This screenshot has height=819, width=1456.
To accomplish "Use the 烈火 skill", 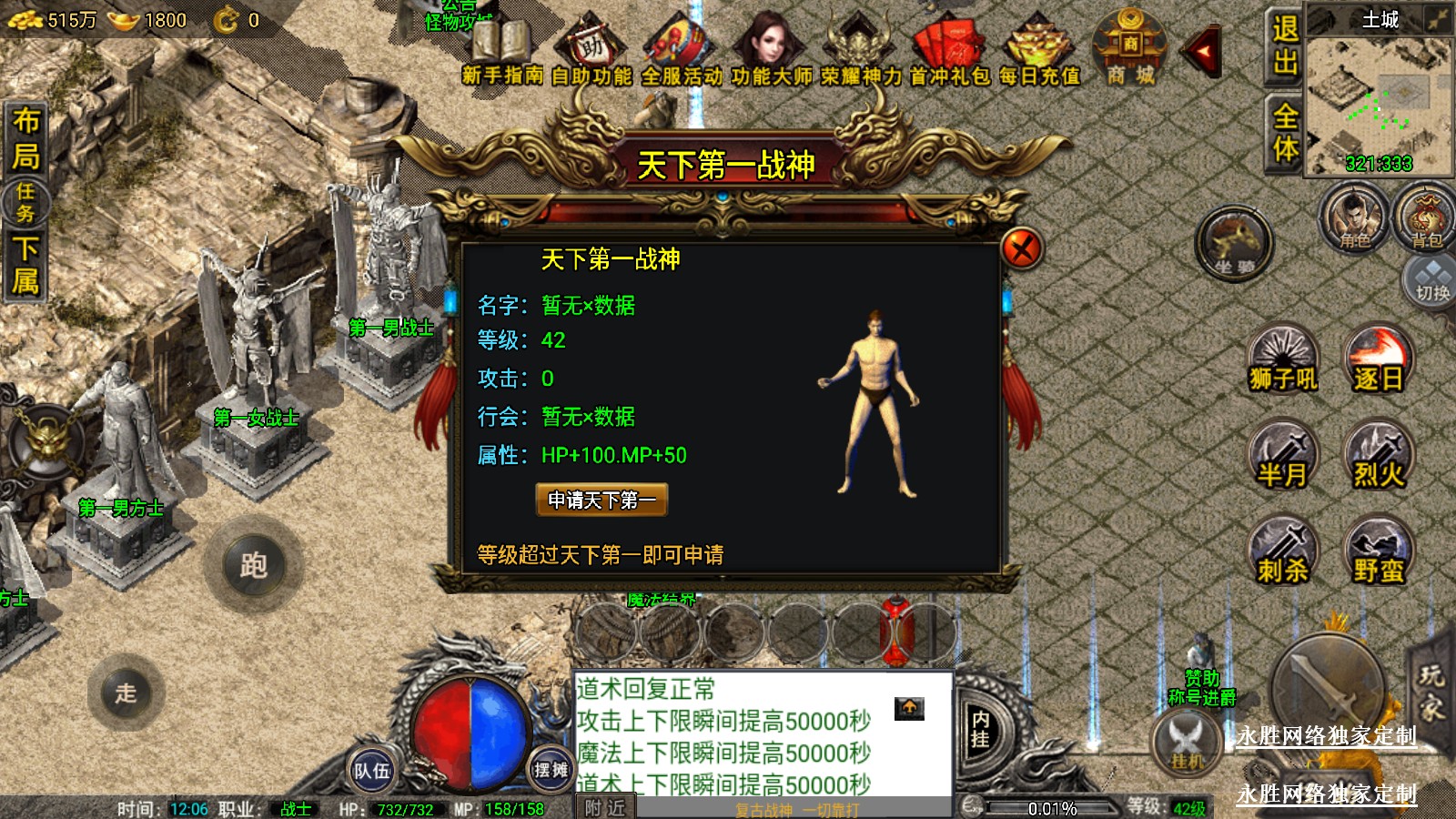I will 1379,455.
